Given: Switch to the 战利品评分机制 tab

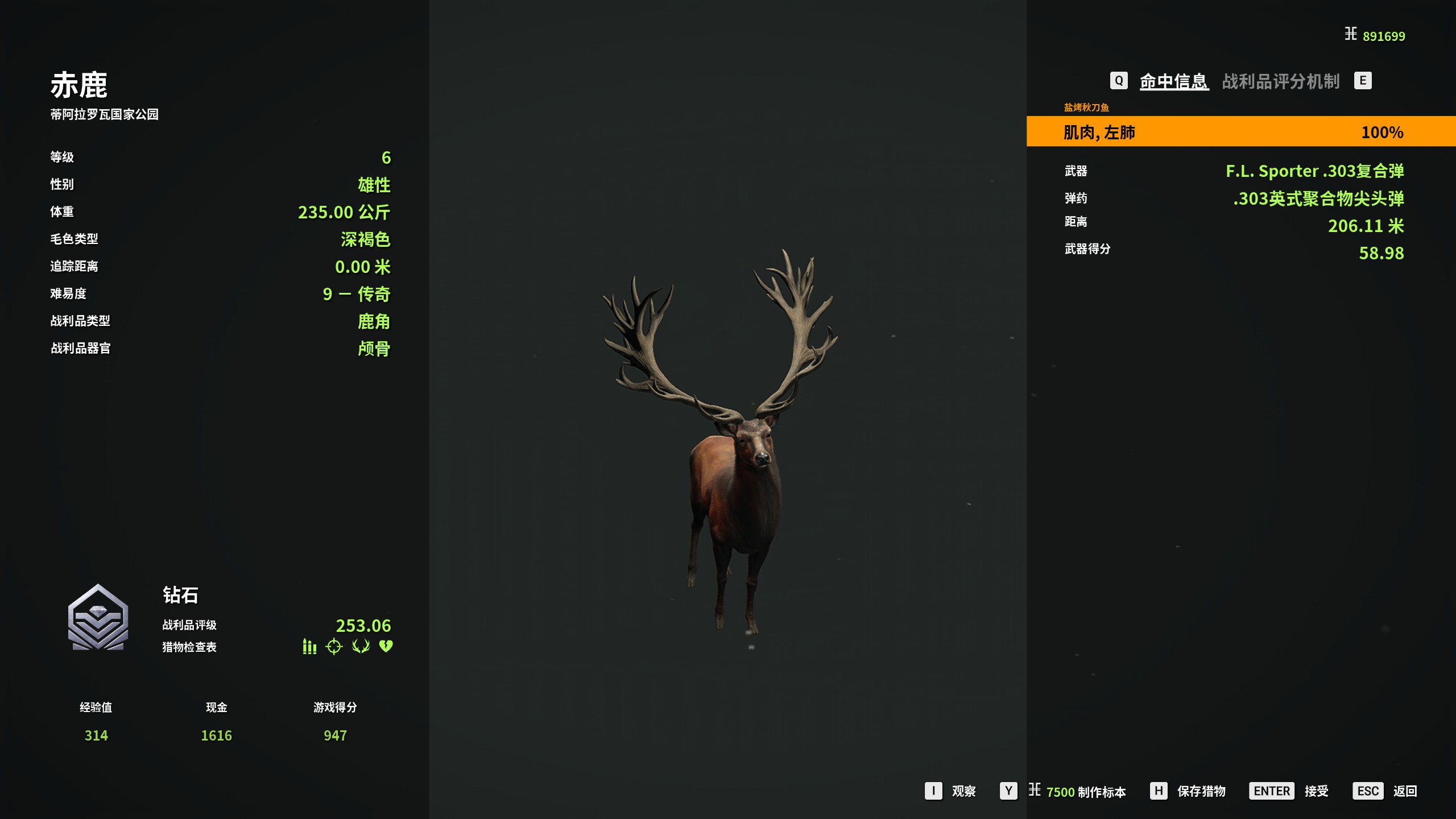Looking at the screenshot, I should click(1280, 81).
